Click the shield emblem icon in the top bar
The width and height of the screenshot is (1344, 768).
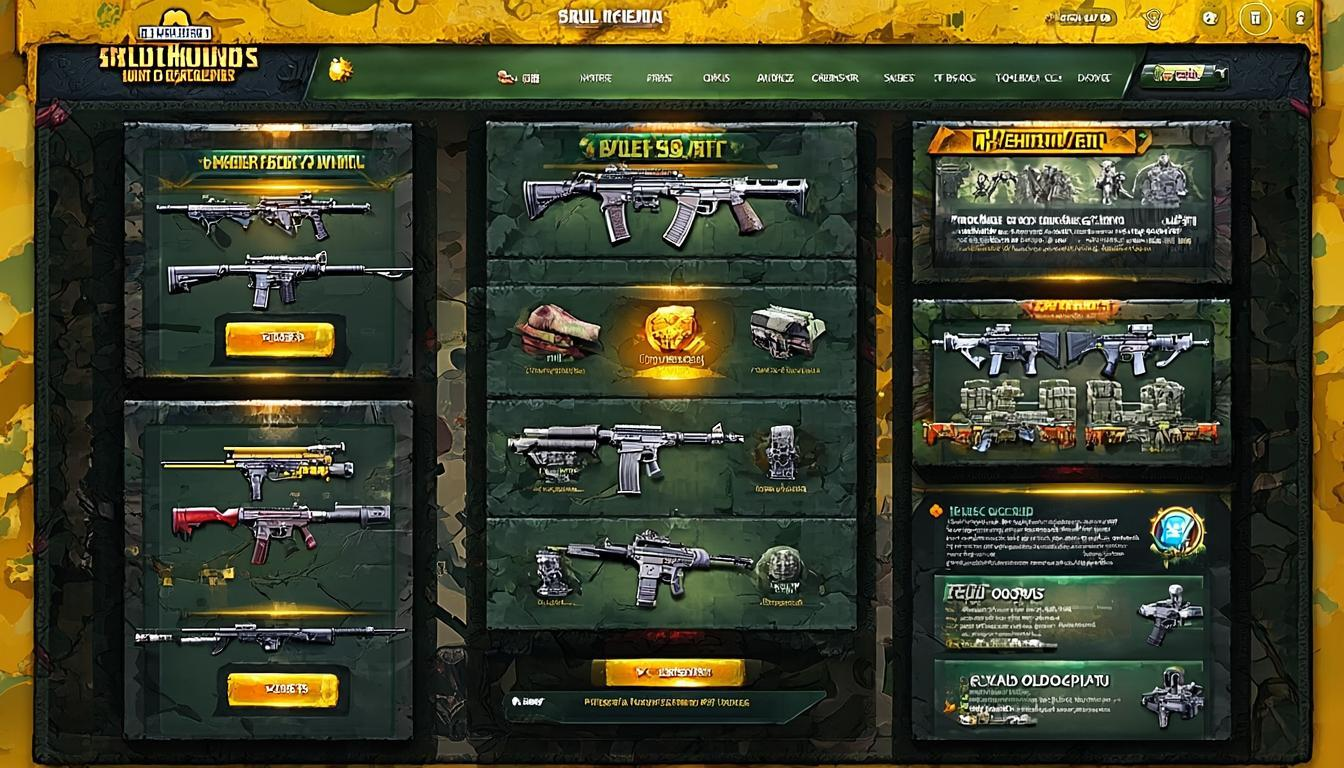tap(1155, 17)
